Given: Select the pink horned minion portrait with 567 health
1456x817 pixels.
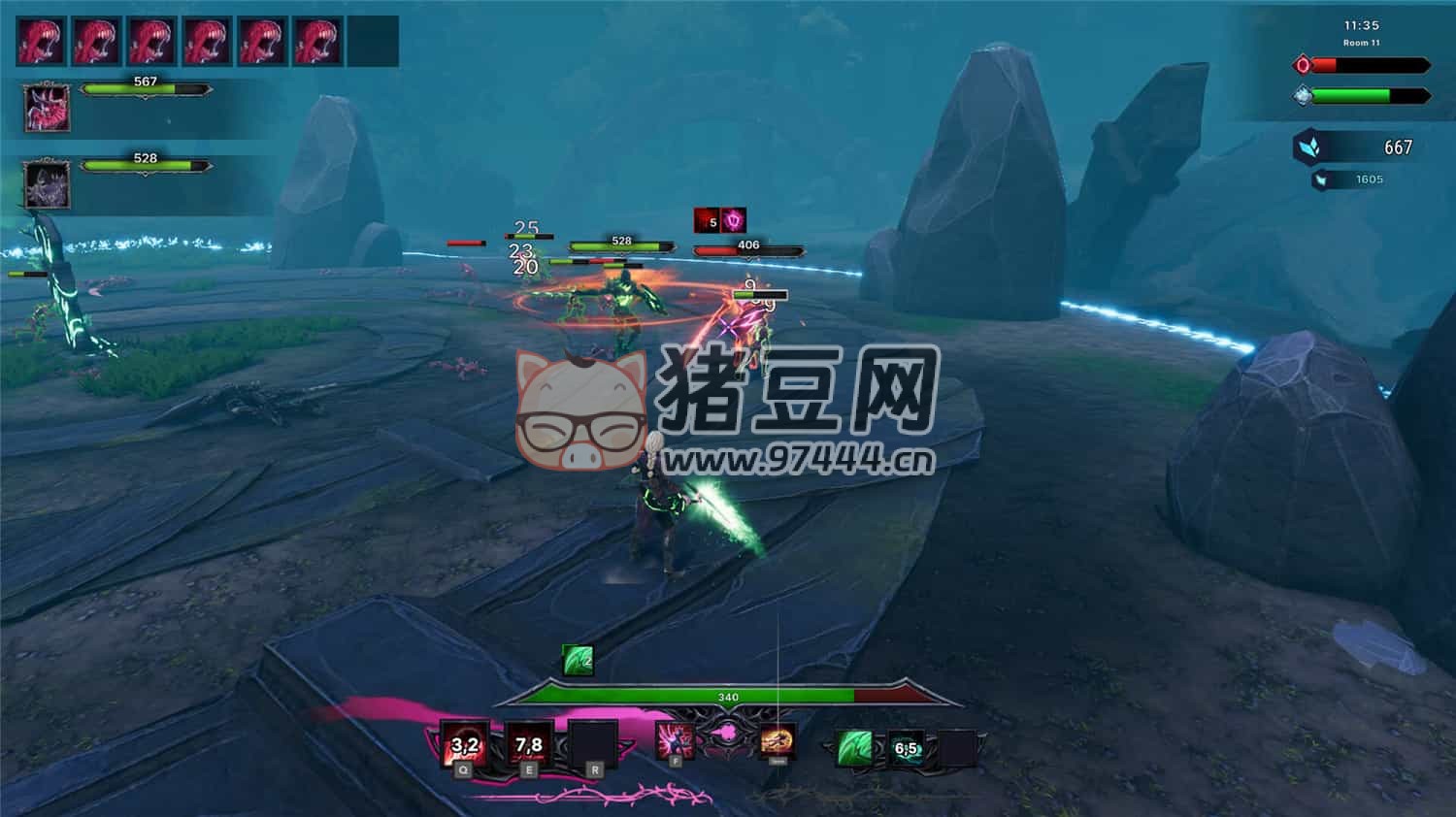Looking at the screenshot, I should tap(46, 106).
